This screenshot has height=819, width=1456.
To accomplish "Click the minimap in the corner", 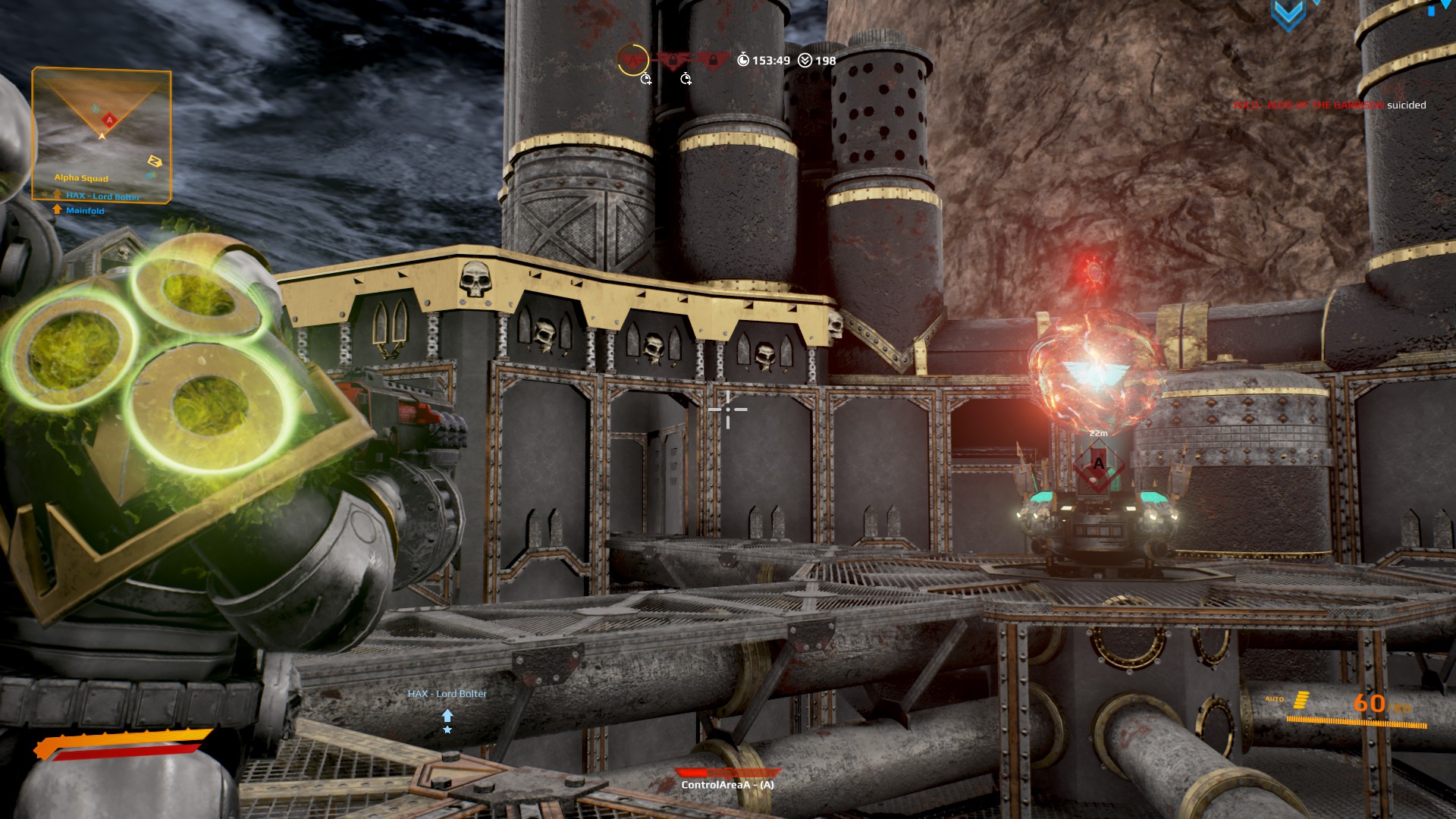I will (x=101, y=125).
